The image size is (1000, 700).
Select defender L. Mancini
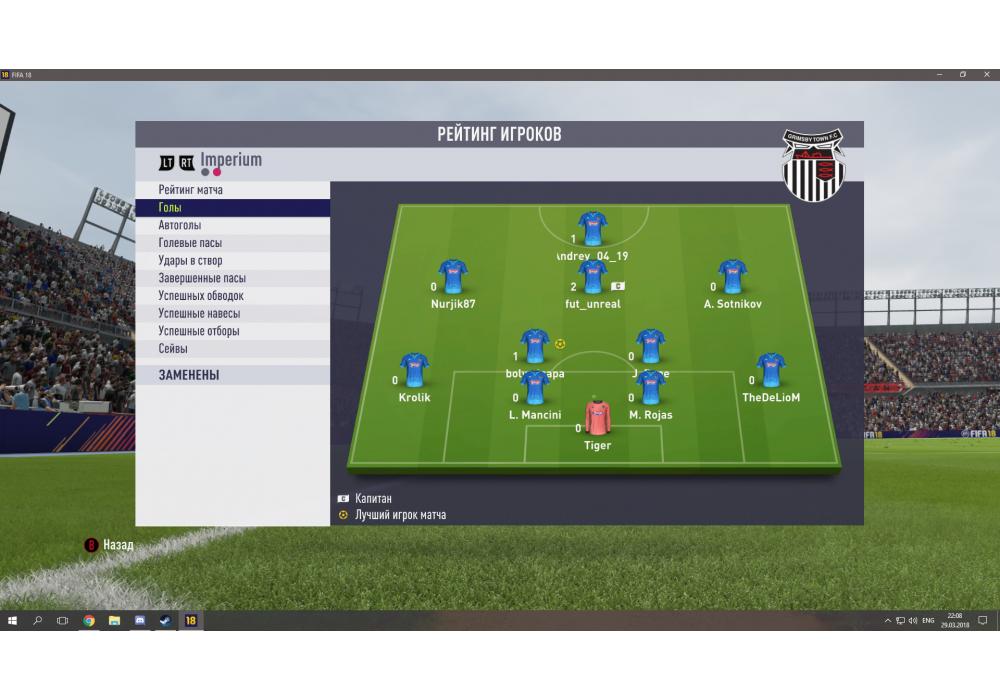point(534,388)
